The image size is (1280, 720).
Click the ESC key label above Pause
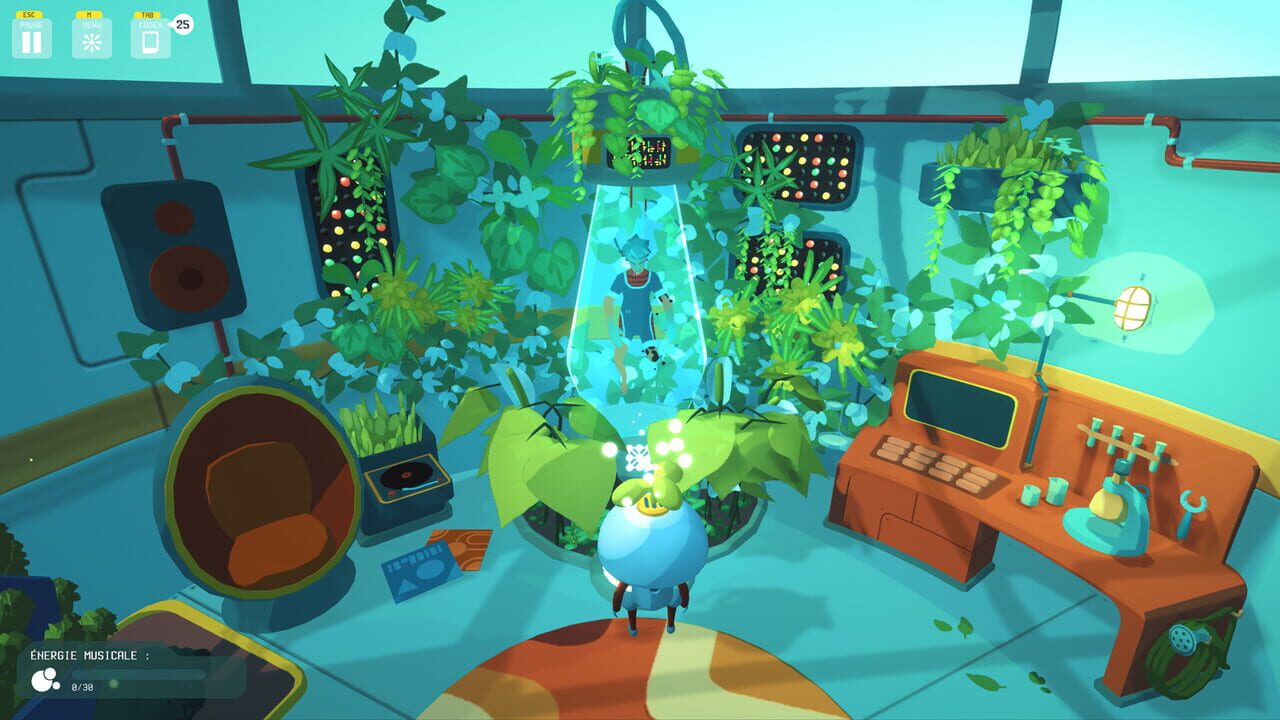(31, 14)
